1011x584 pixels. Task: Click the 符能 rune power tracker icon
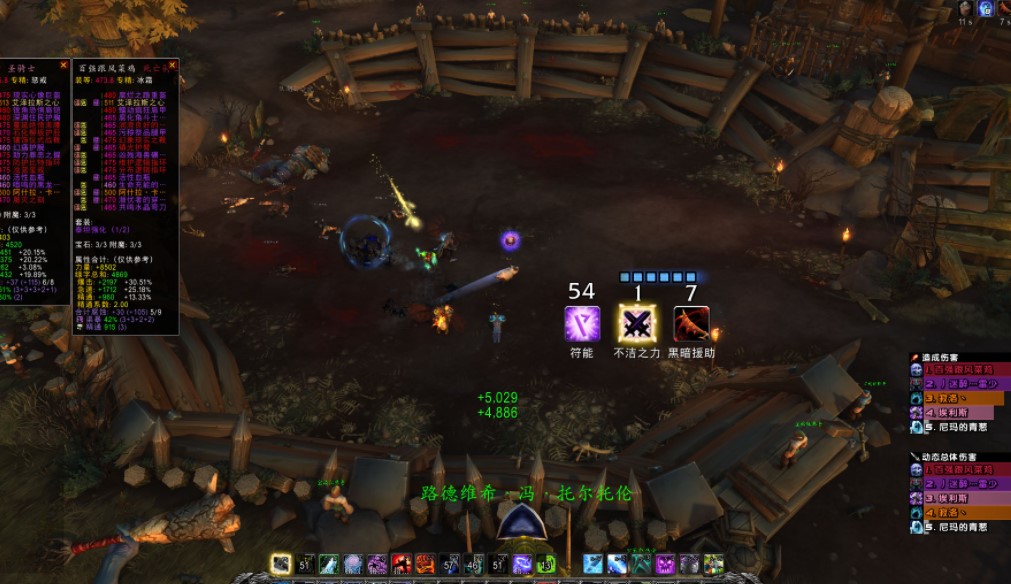click(x=582, y=324)
